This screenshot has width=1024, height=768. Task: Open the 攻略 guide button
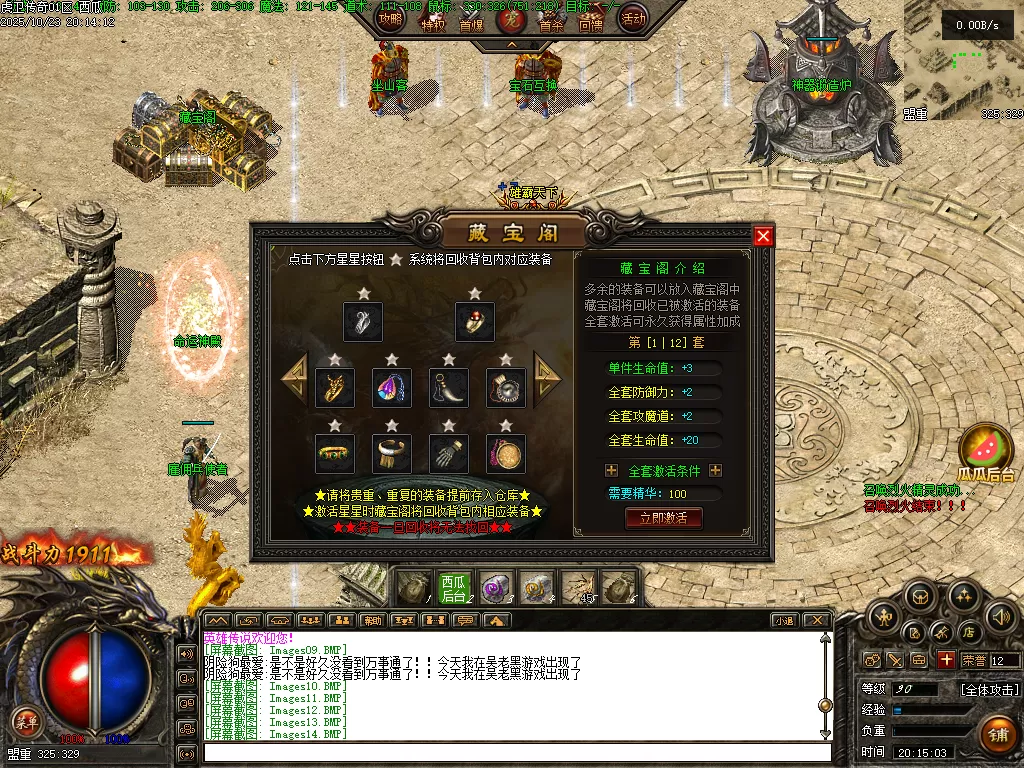[x=391, y=18]
